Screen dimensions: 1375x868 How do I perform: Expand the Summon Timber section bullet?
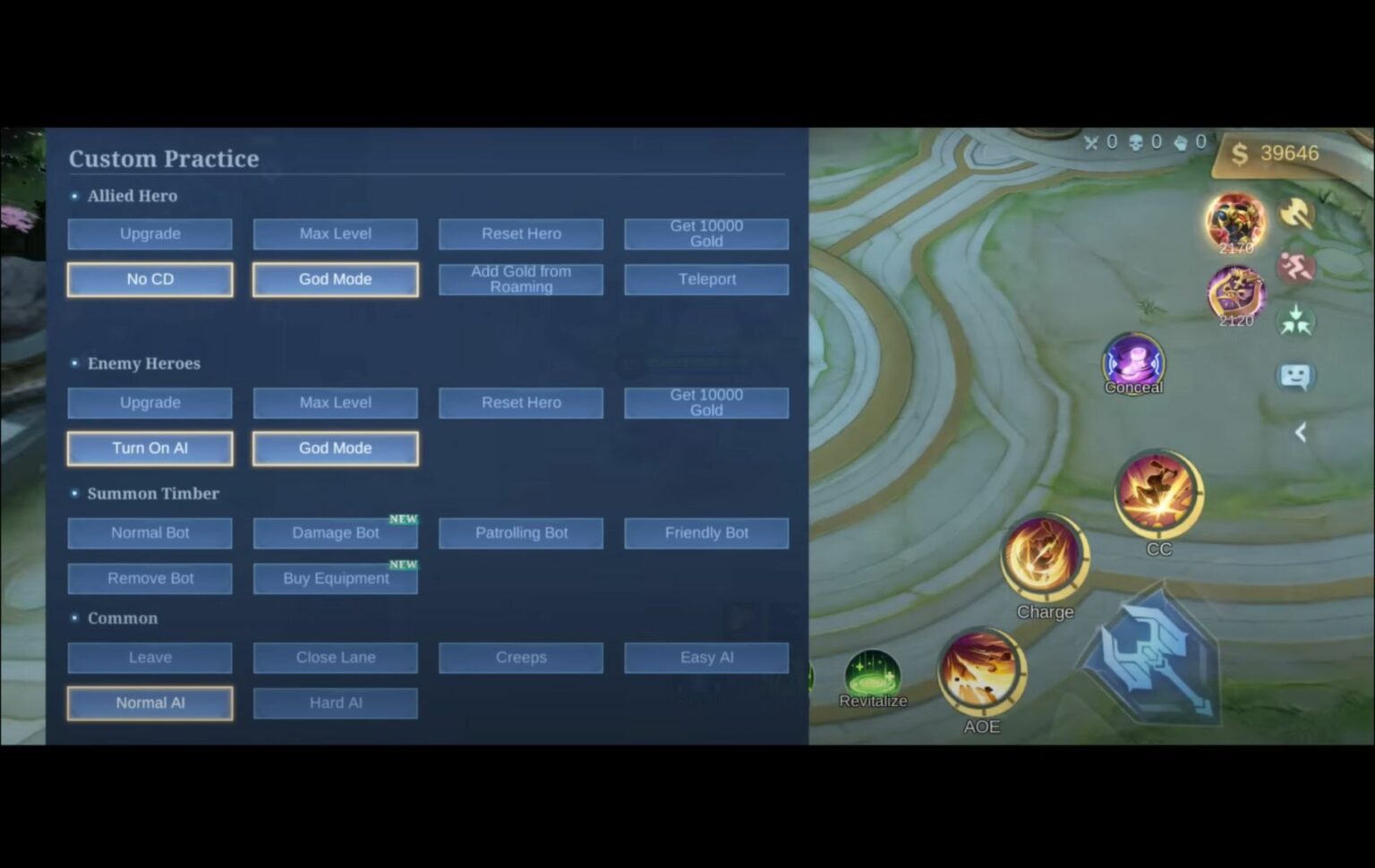click(75, 493)
